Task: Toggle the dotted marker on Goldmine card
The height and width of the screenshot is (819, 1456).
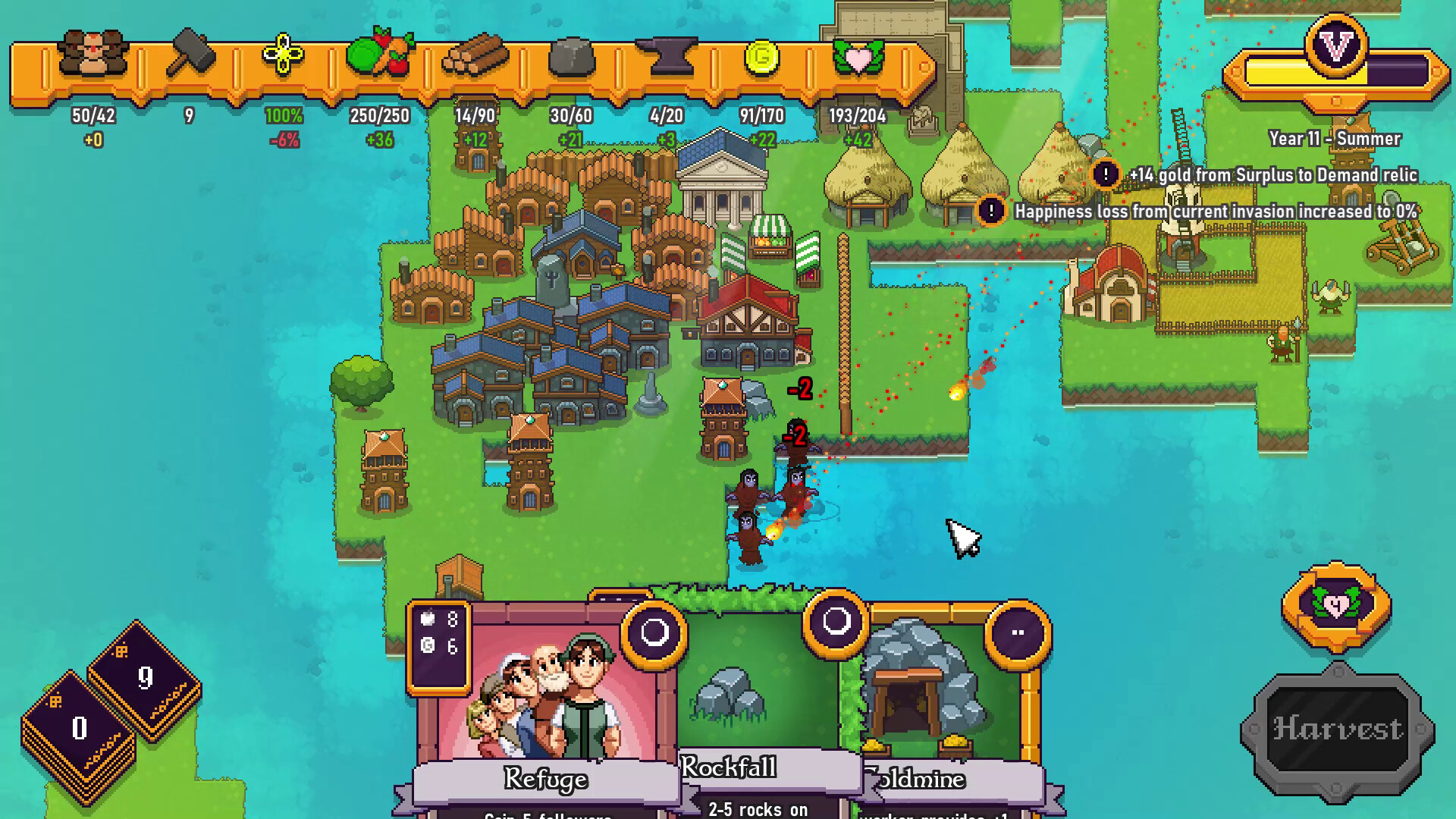Action: 1017,630
